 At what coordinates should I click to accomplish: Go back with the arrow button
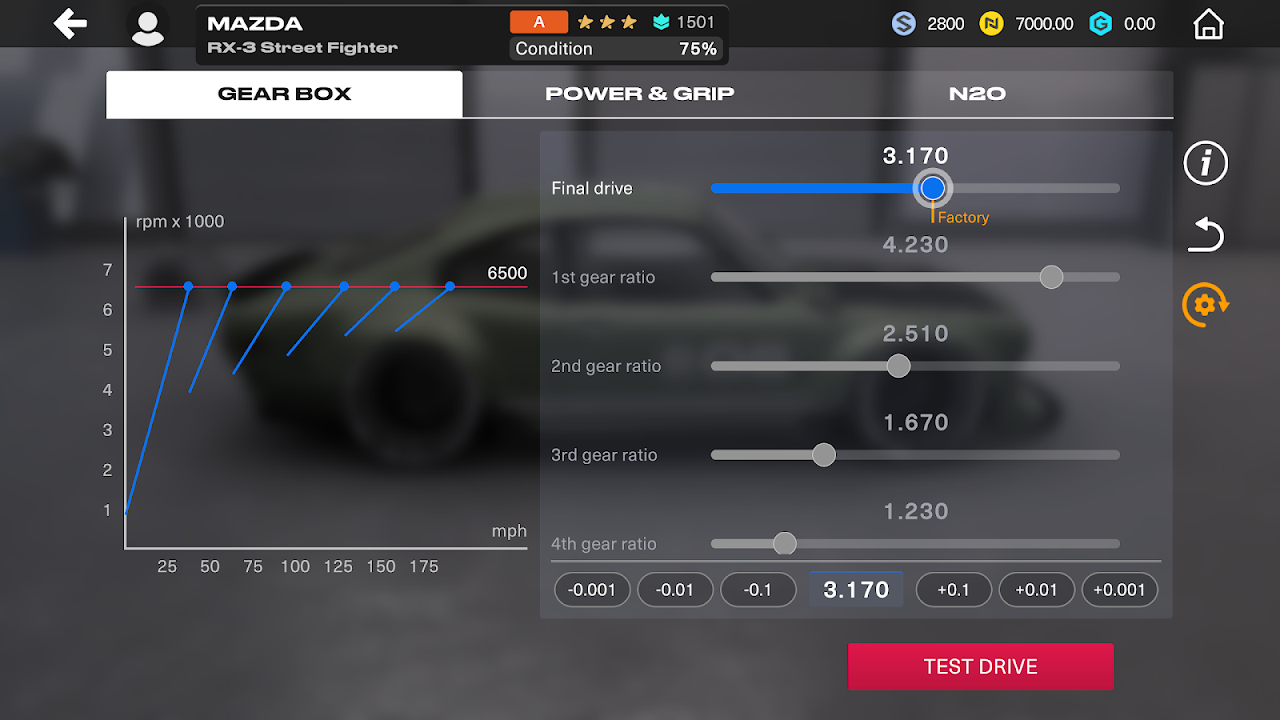click(70, 24)
